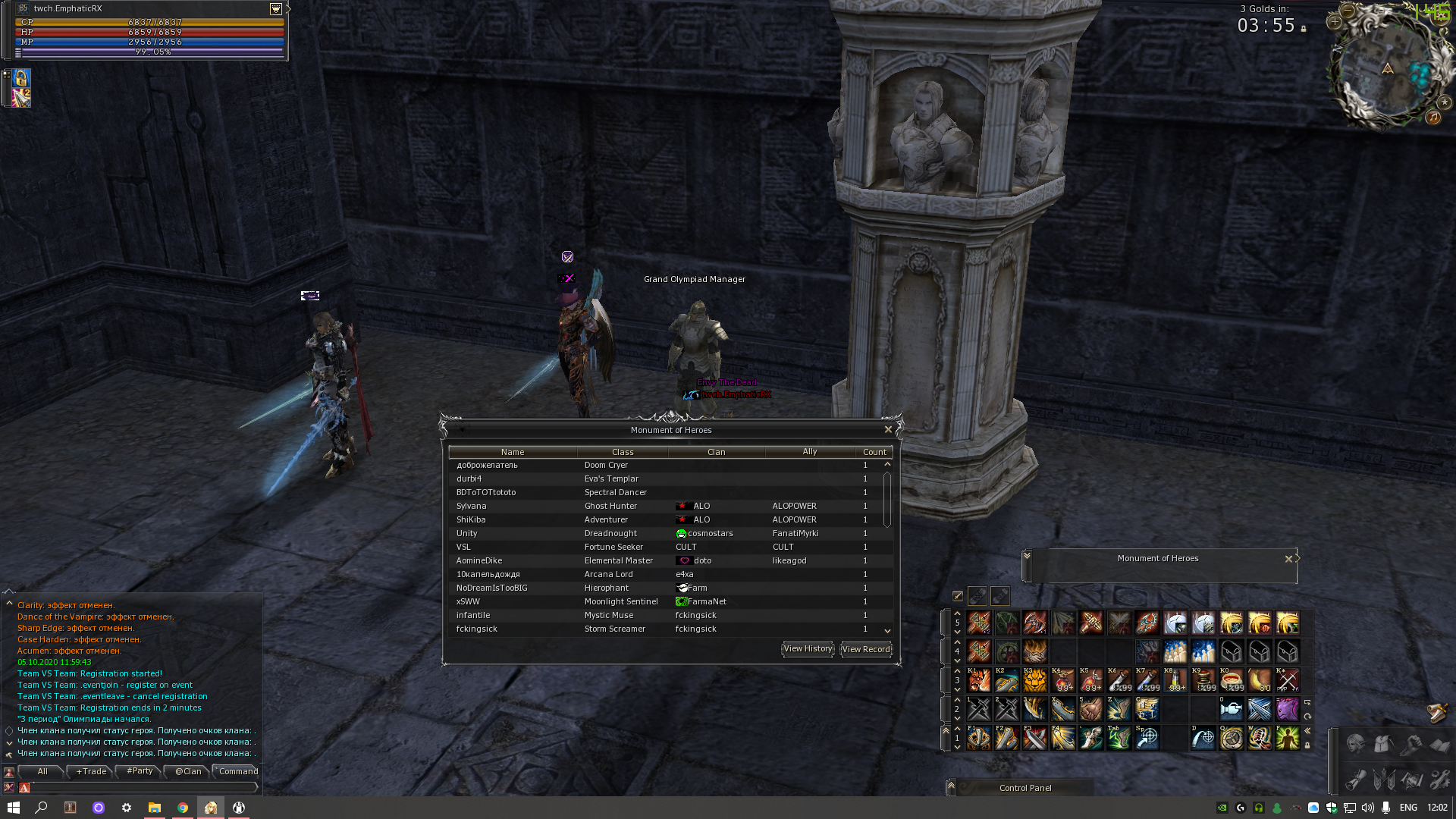Click the View History button
This screenshot has height=819, width=1456.
pyautogui.click(x=808, y=649)
